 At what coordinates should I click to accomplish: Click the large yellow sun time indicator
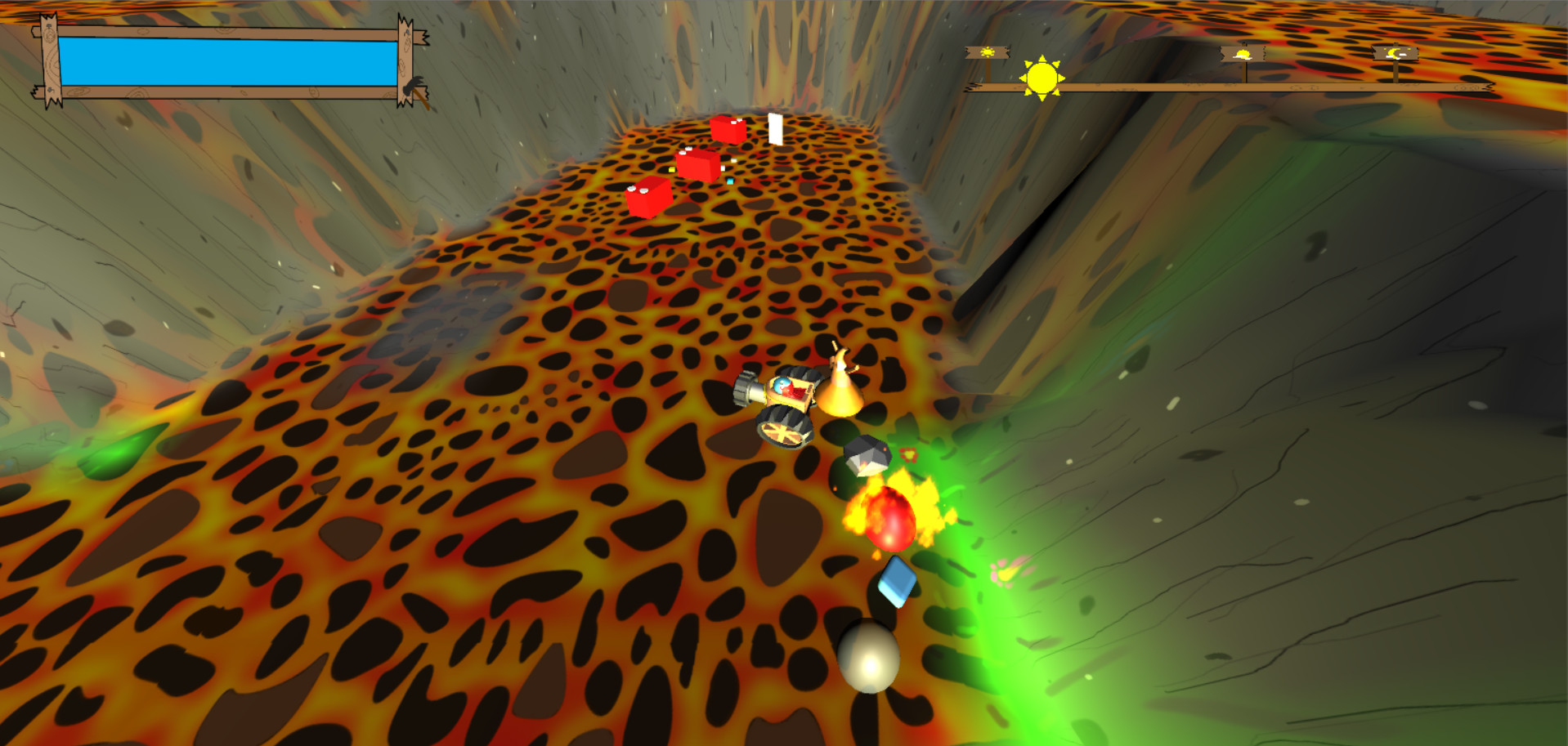(x=1042, y=78)
